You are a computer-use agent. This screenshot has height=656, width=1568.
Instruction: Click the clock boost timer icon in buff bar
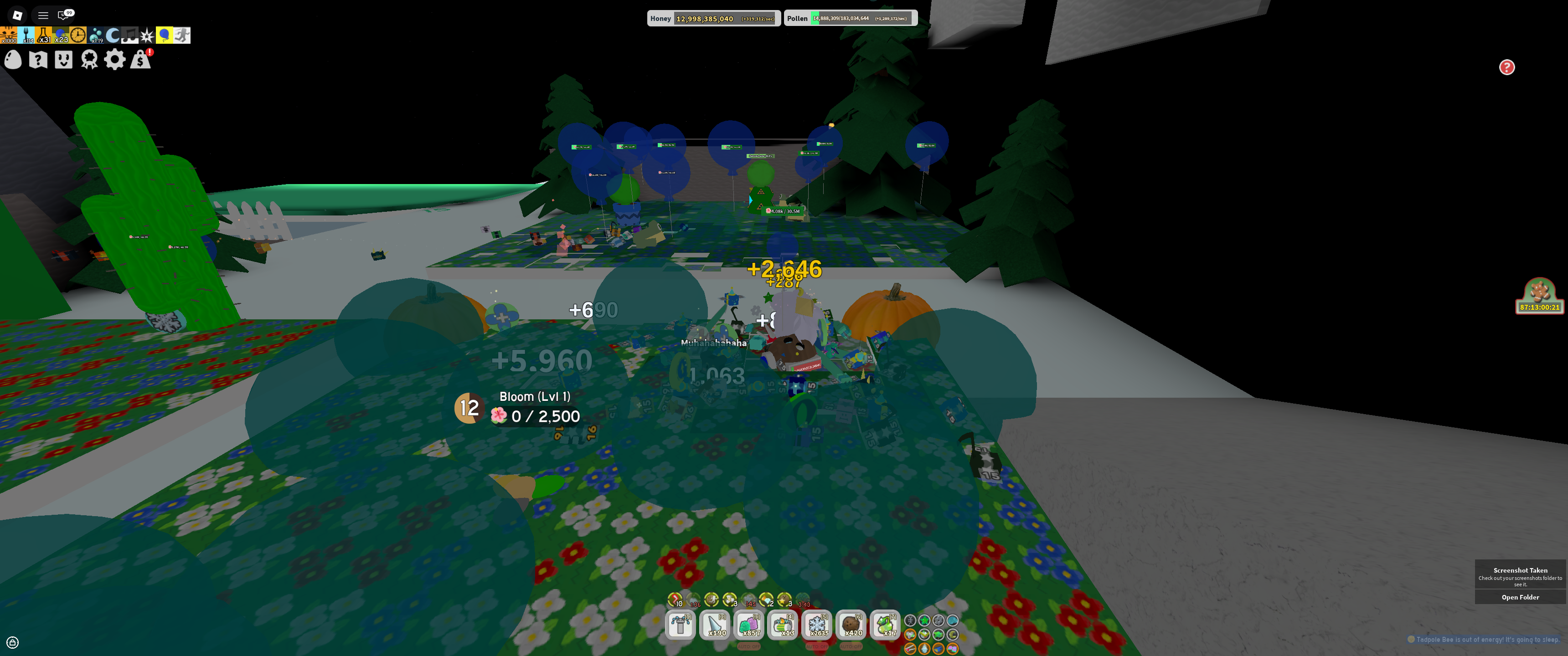[x=78, y=35]
